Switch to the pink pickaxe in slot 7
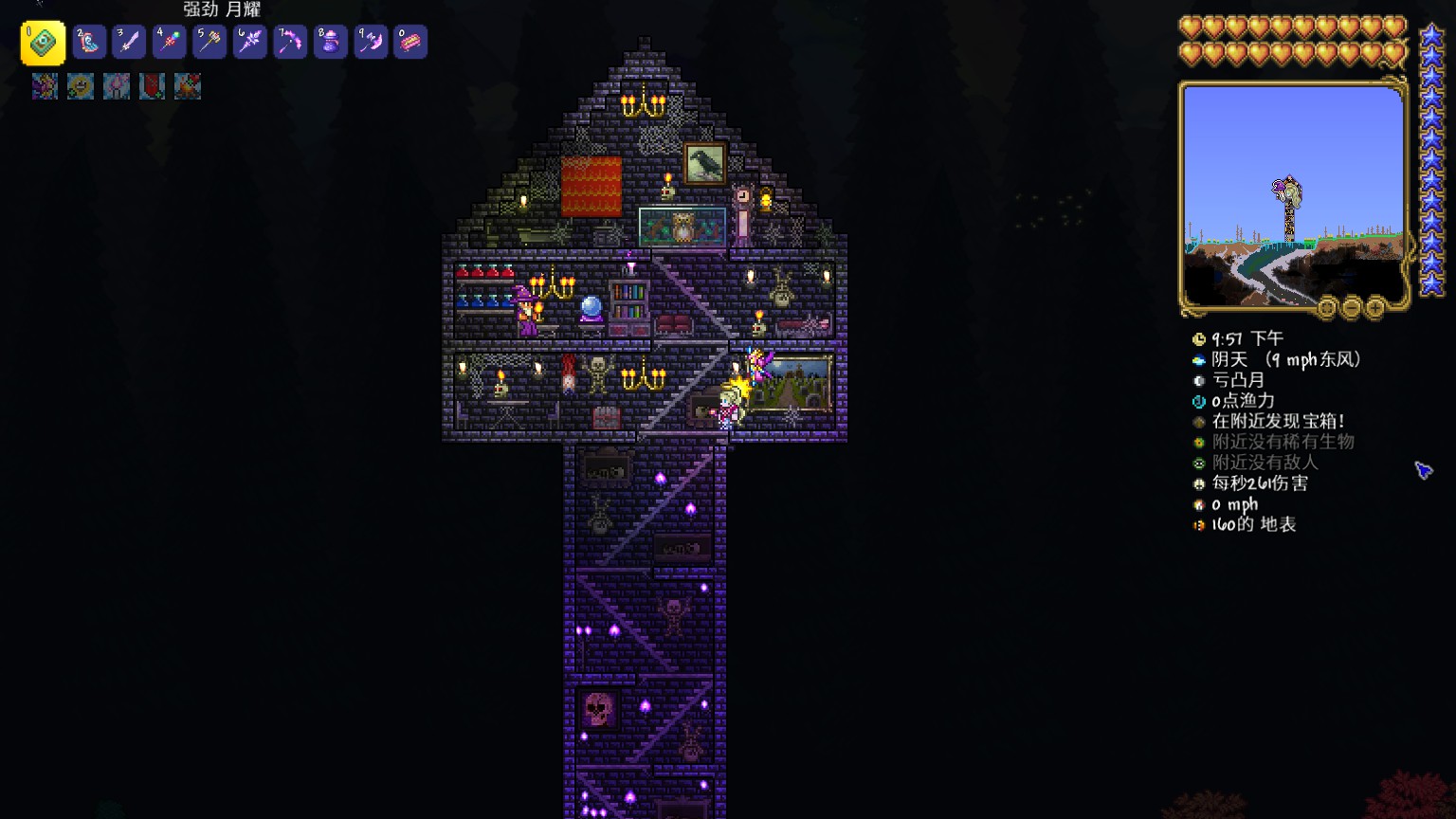 tap(290, 42)
